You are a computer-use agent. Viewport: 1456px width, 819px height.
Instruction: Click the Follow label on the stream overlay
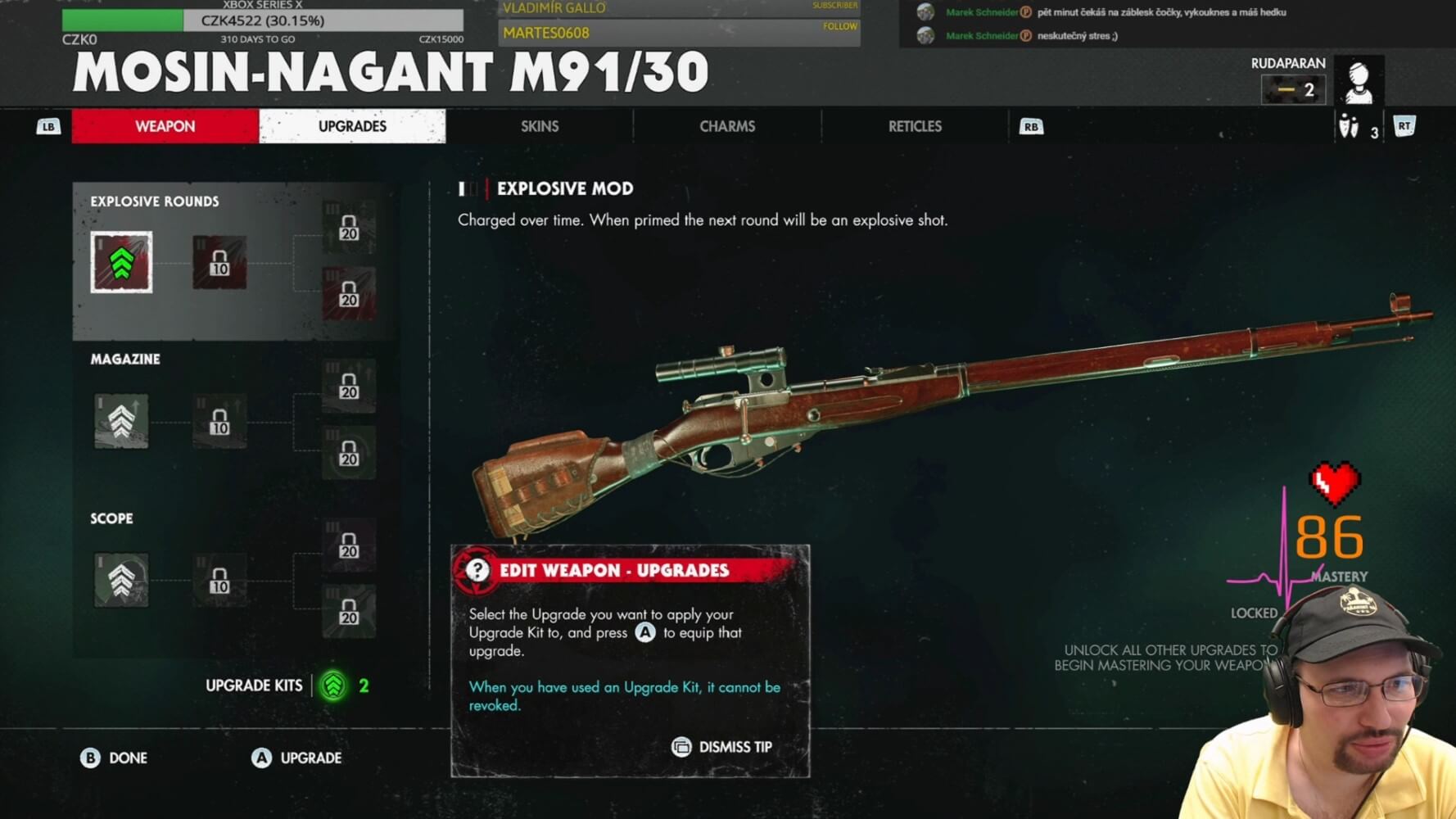click(x=840, y=26)
